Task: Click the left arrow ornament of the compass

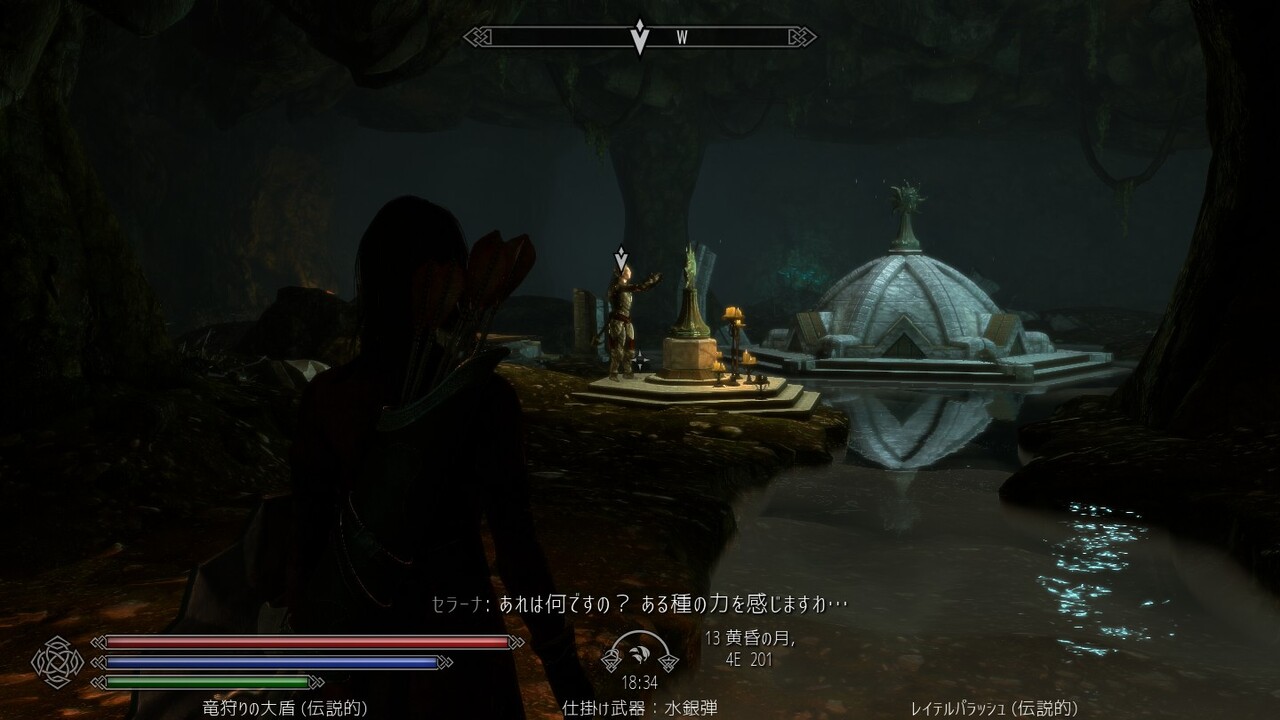Action: [474, 37]
